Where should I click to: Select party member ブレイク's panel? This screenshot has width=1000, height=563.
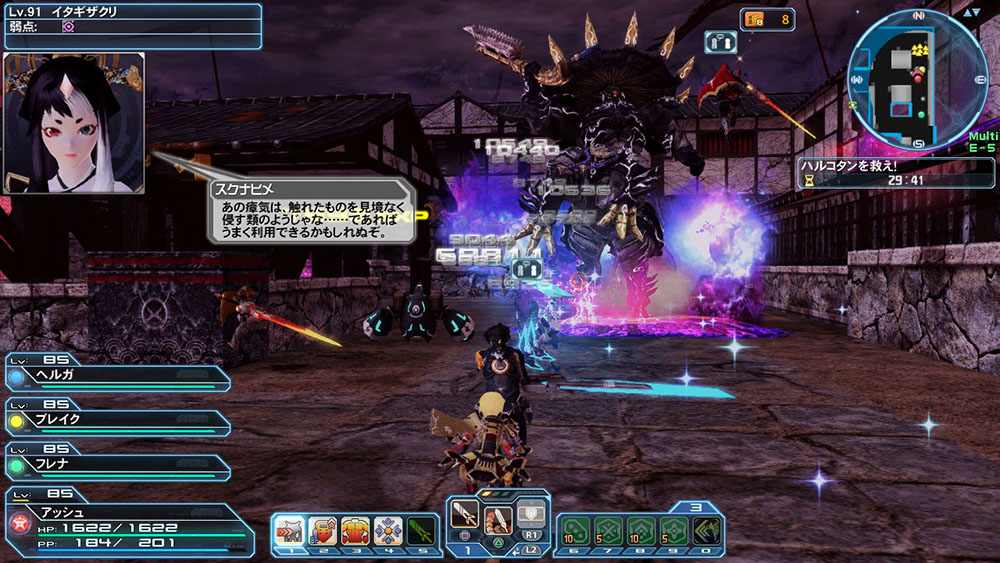point(115,421)
